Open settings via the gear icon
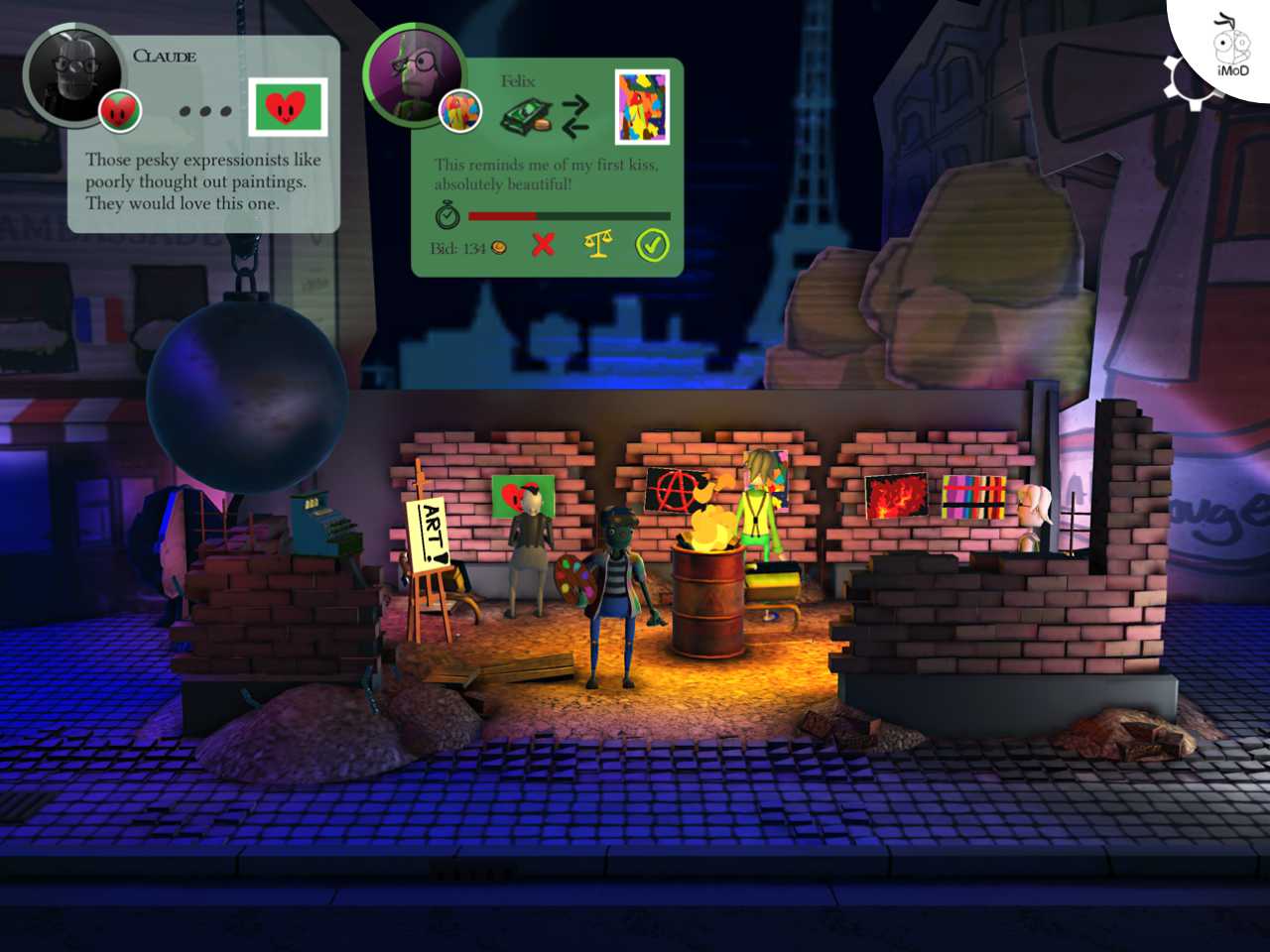This screenshot has height=952, width=1270. pos(1185,79)
